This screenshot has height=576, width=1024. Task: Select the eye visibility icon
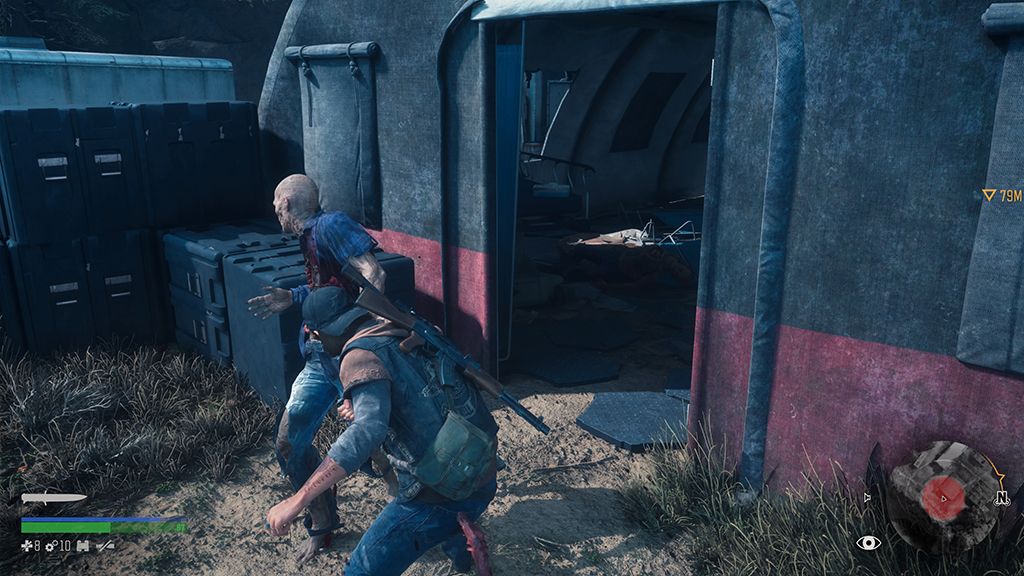(x=868, y=542)
